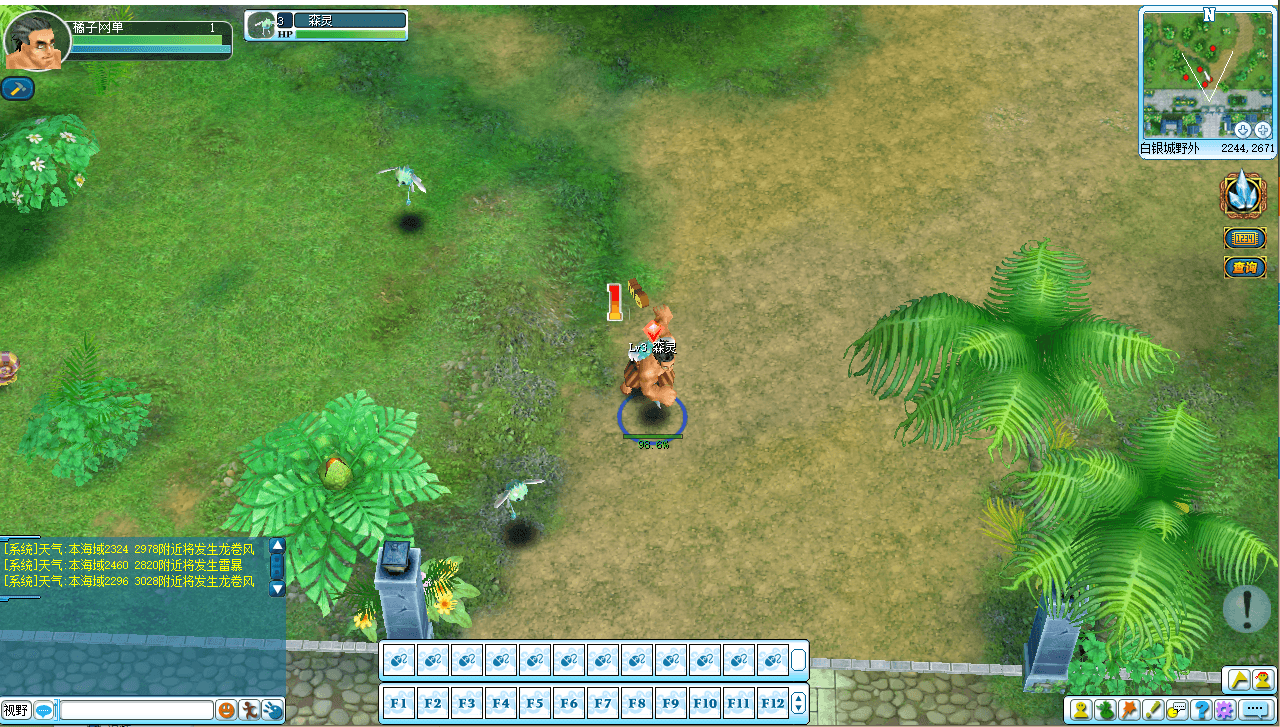Viewport: 1280px width, 727px height.
Task: Click the water wave icon next to chat input
Action: (x=272, y=710)
